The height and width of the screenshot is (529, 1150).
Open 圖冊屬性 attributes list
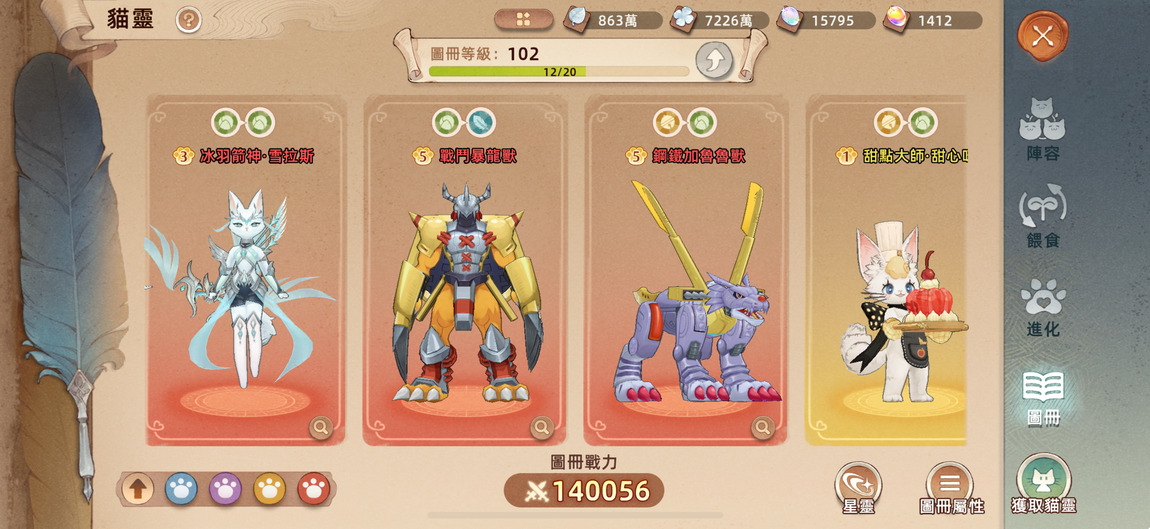pos(950,487)
